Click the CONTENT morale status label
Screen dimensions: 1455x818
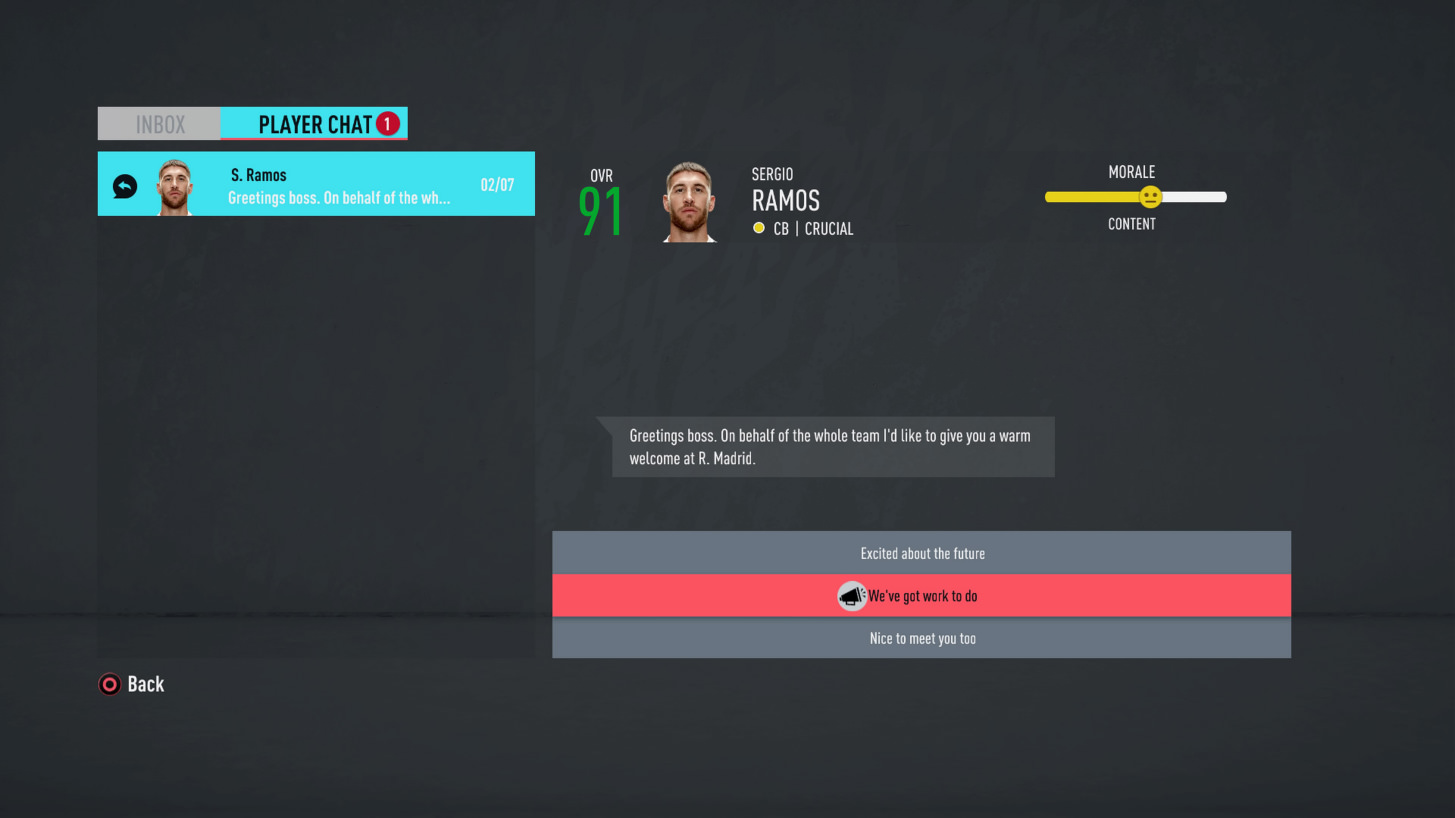1131,224
